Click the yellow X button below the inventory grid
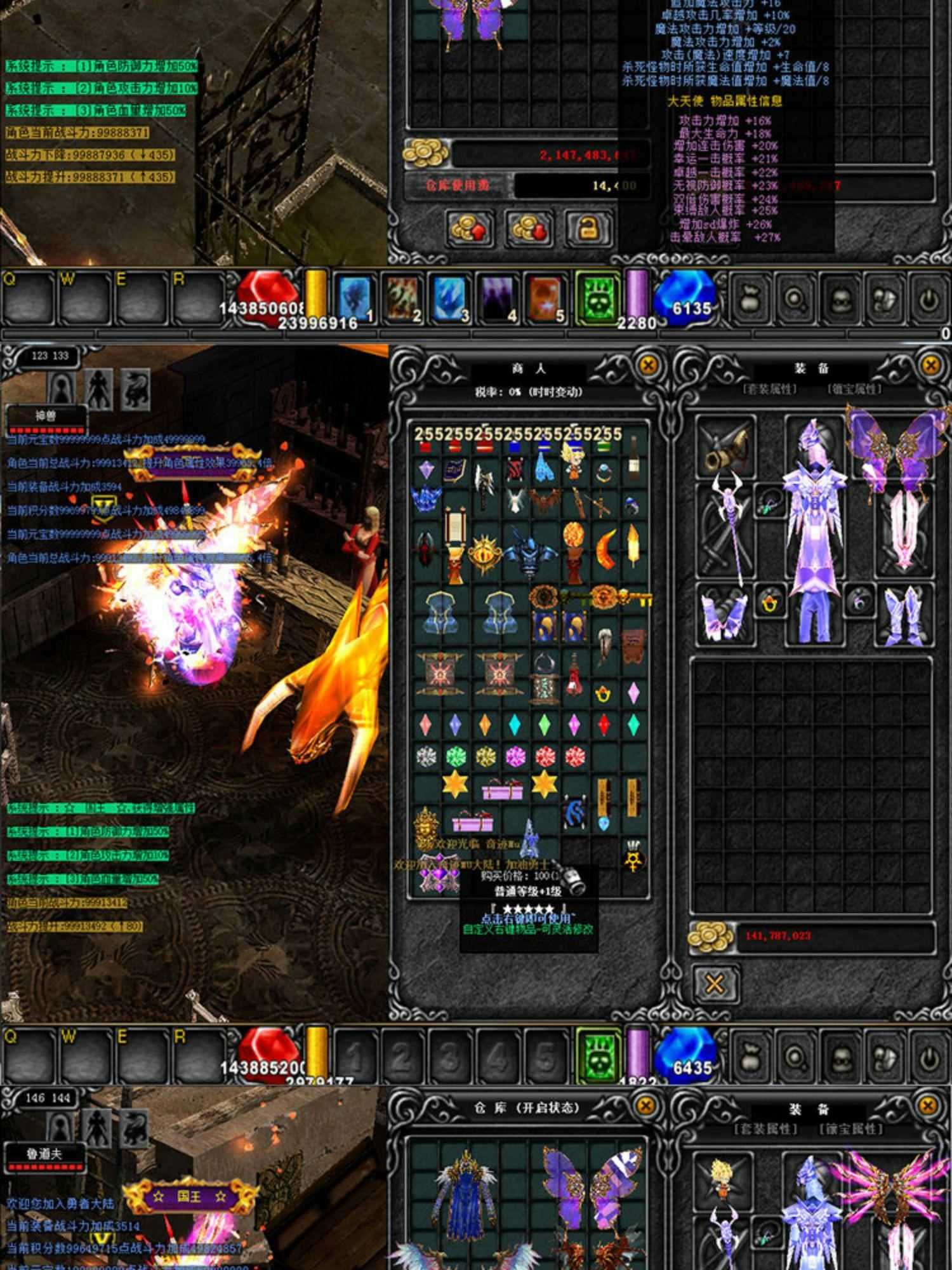The height and width of the screenshot is (1270, 952). (715, 984)
